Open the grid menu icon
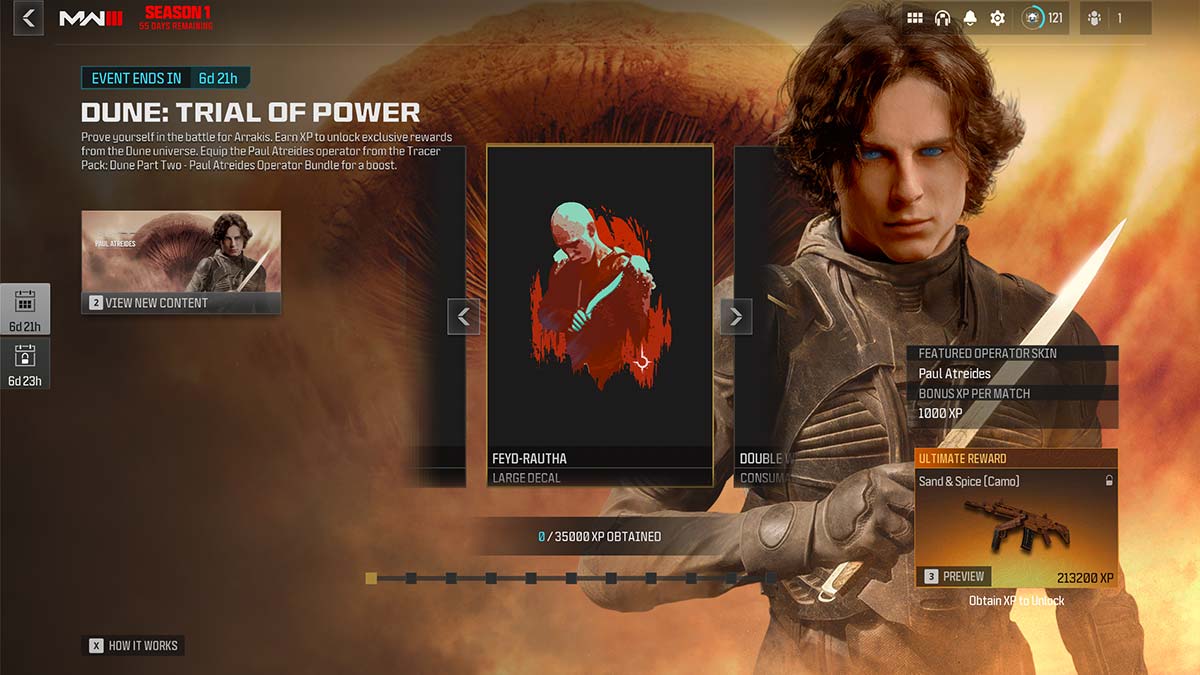 pos(914,18)
